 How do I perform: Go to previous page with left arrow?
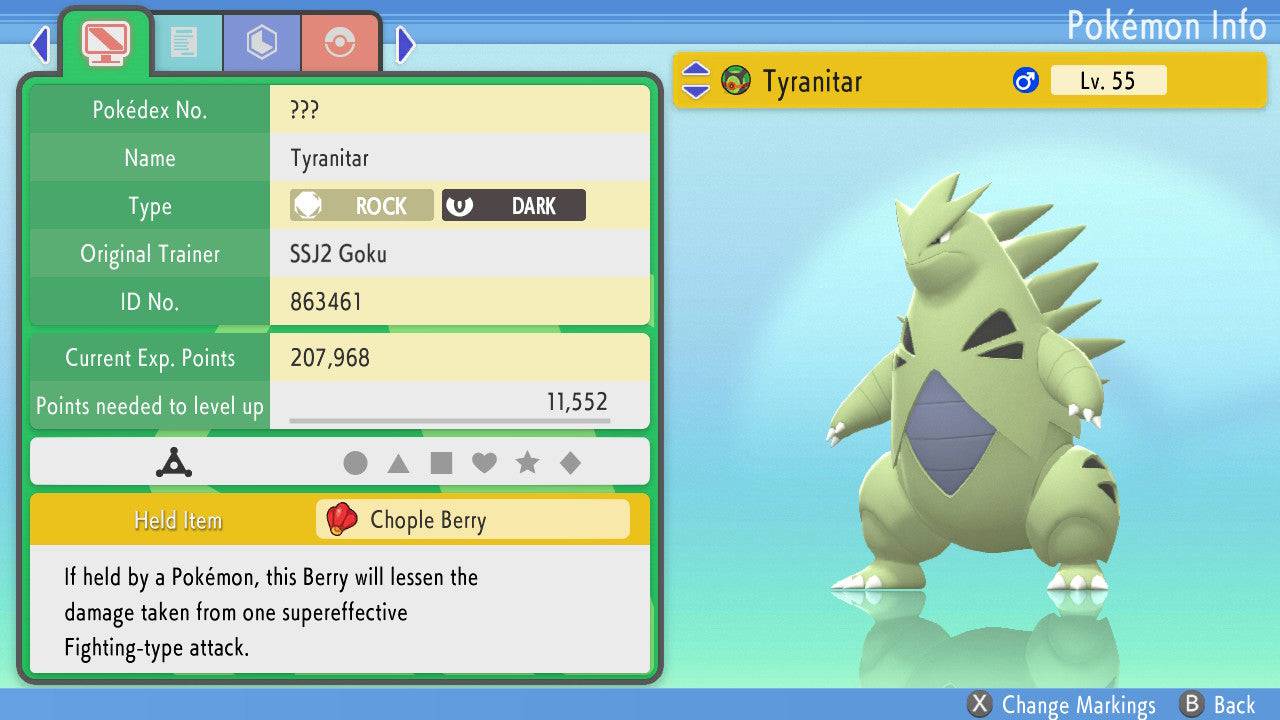pos(40,44)
